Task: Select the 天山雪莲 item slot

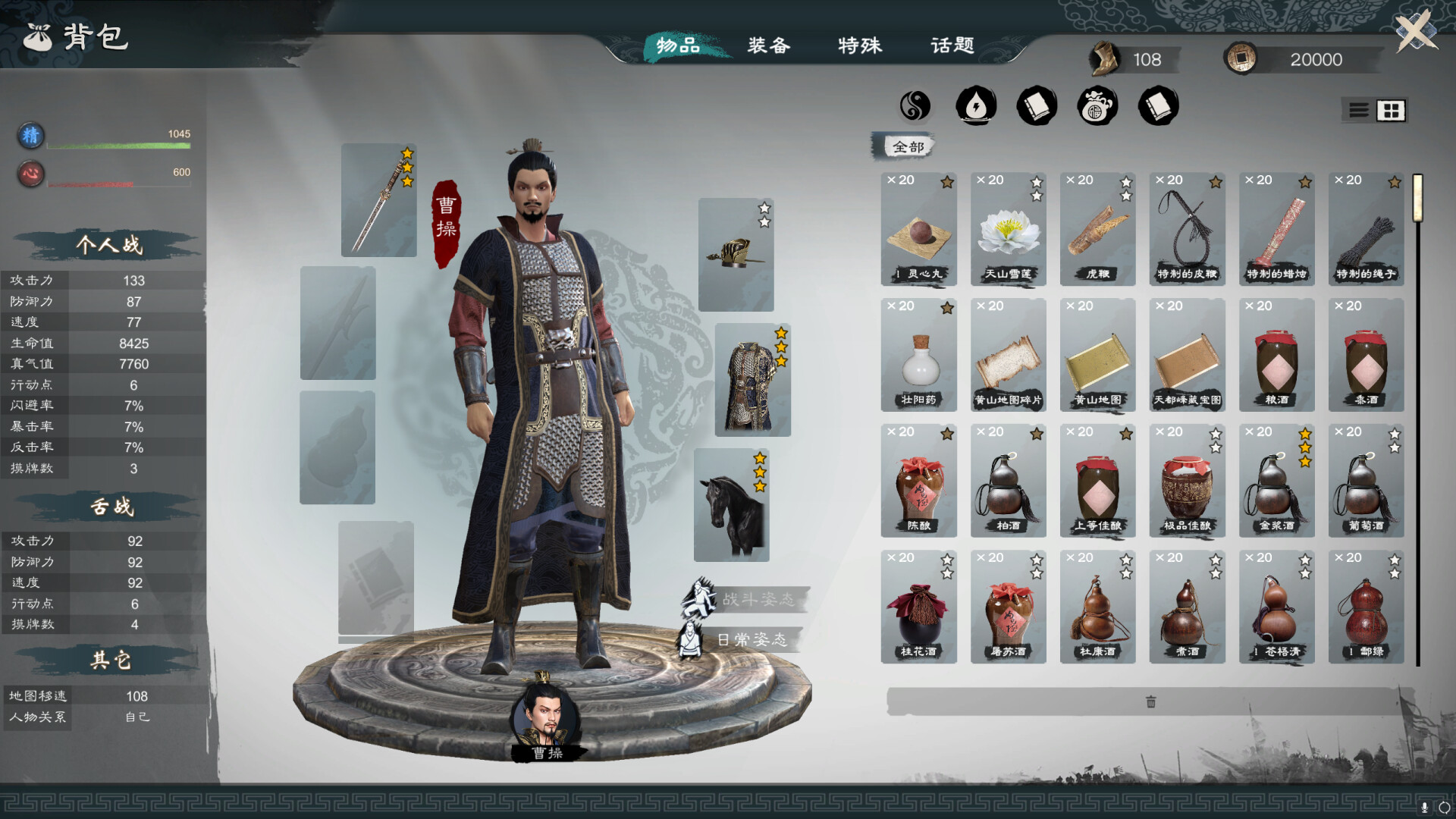Action: point(1008,229)
